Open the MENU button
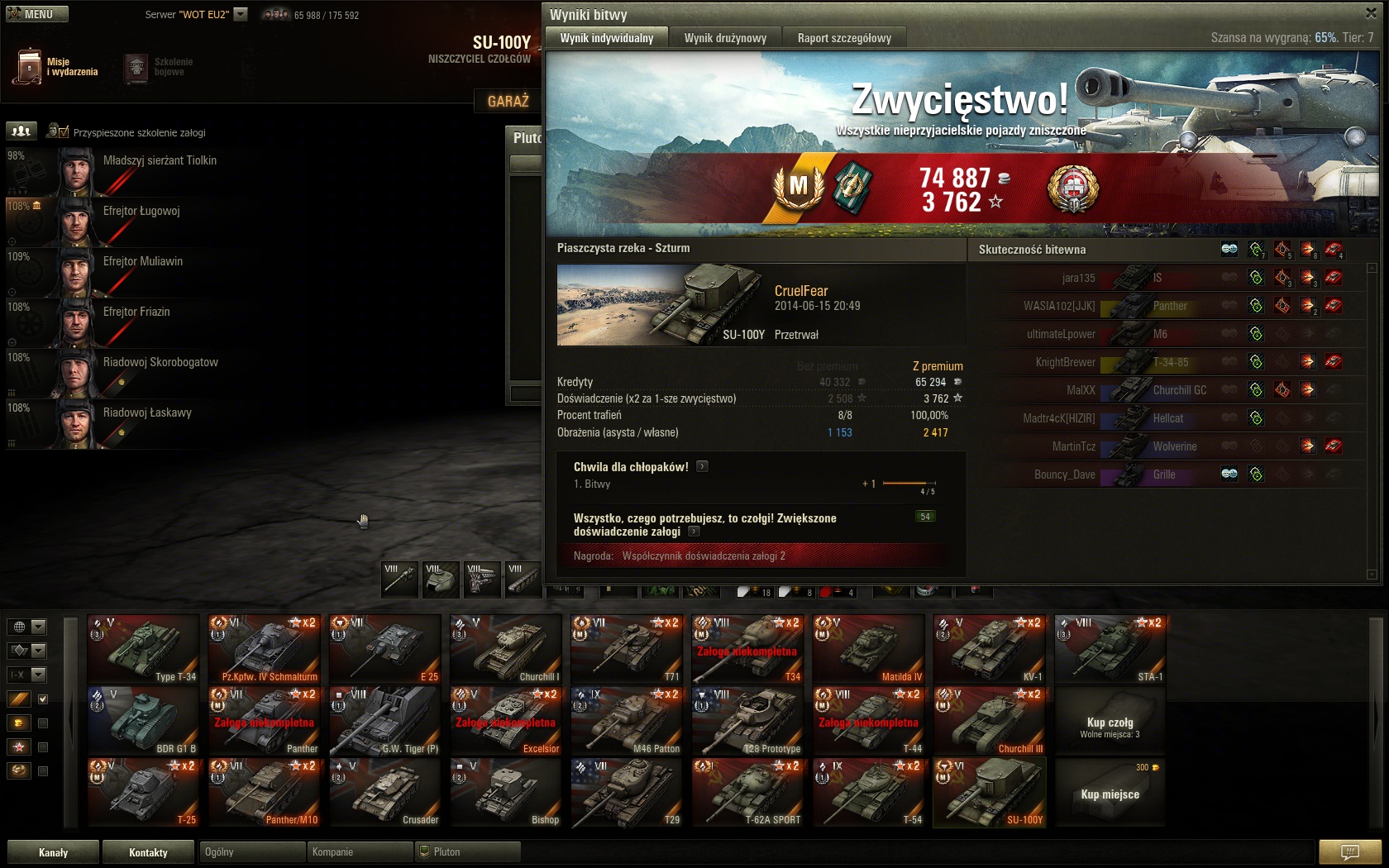 pos(37,14)
